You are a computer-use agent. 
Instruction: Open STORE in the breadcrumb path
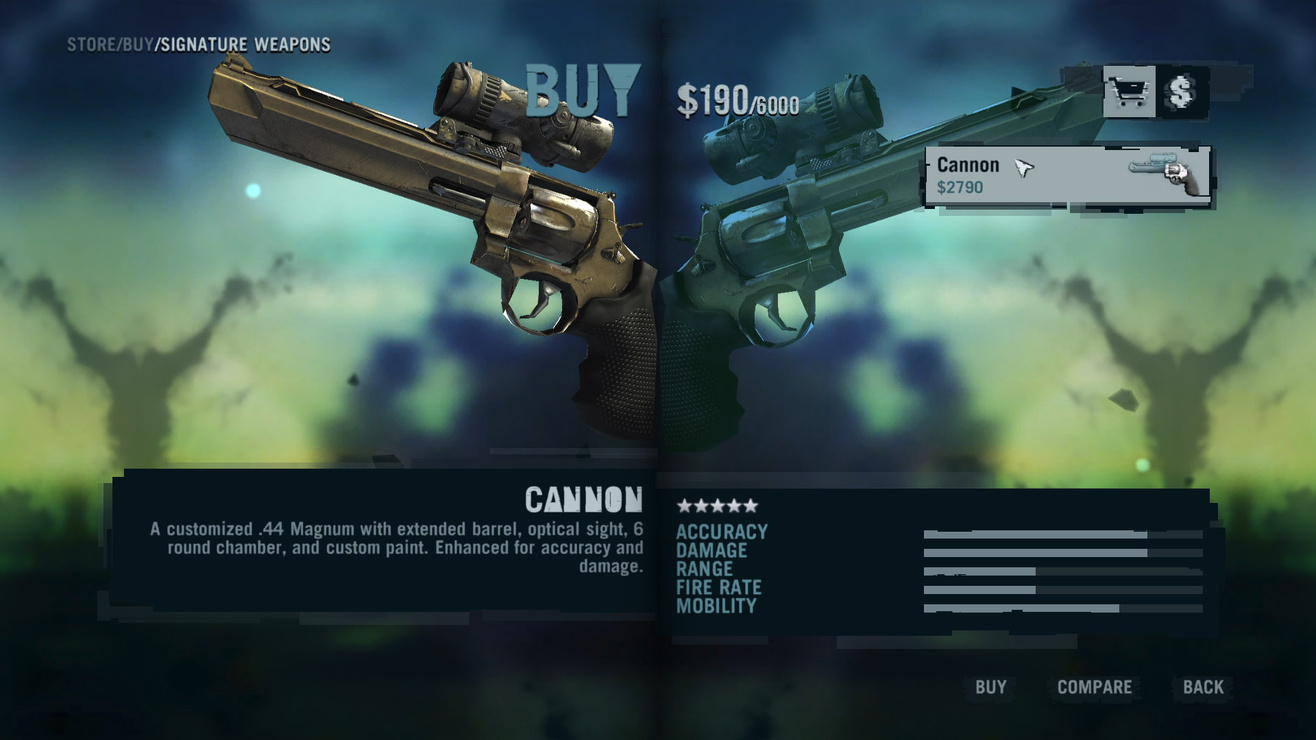click(91, 45)
